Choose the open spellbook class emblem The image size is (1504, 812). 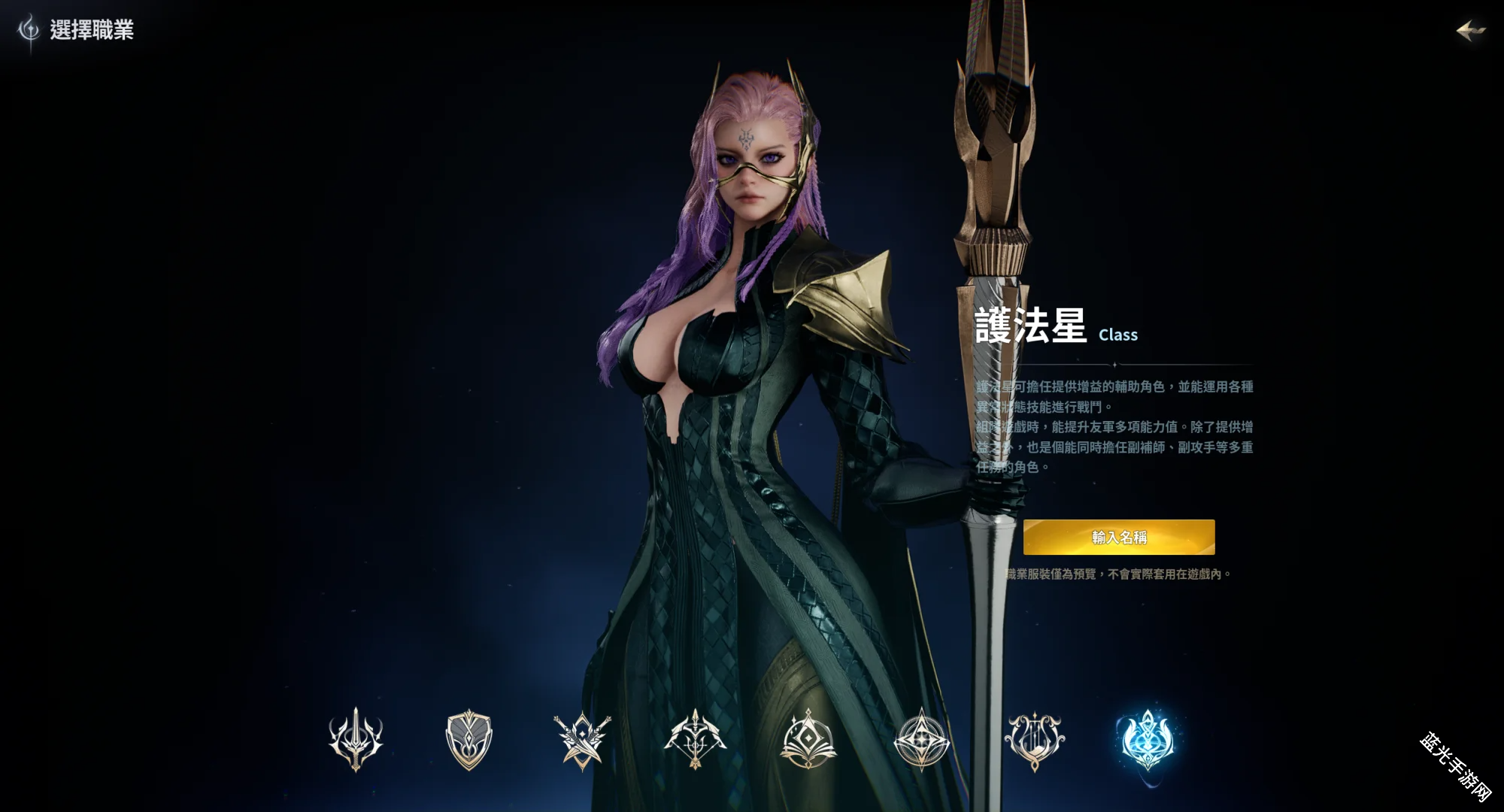[x=808, y=739]
